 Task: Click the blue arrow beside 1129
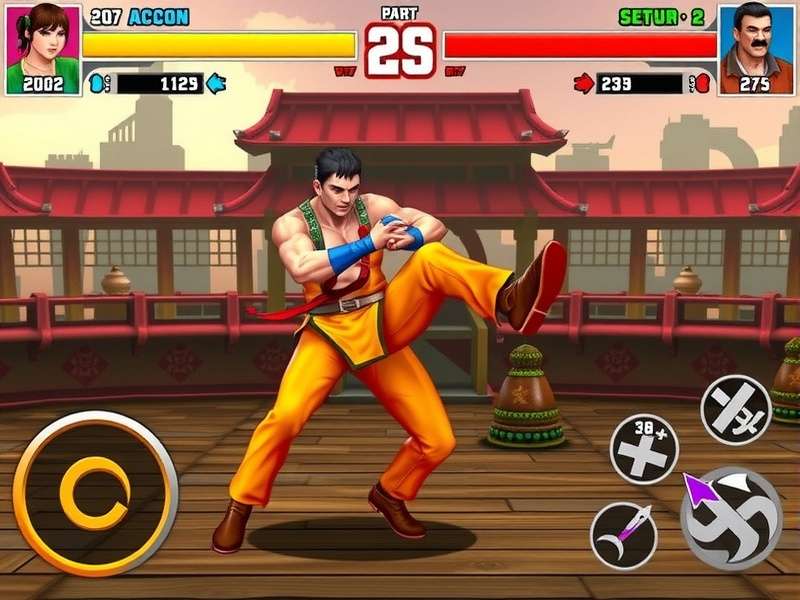point(216,84)
